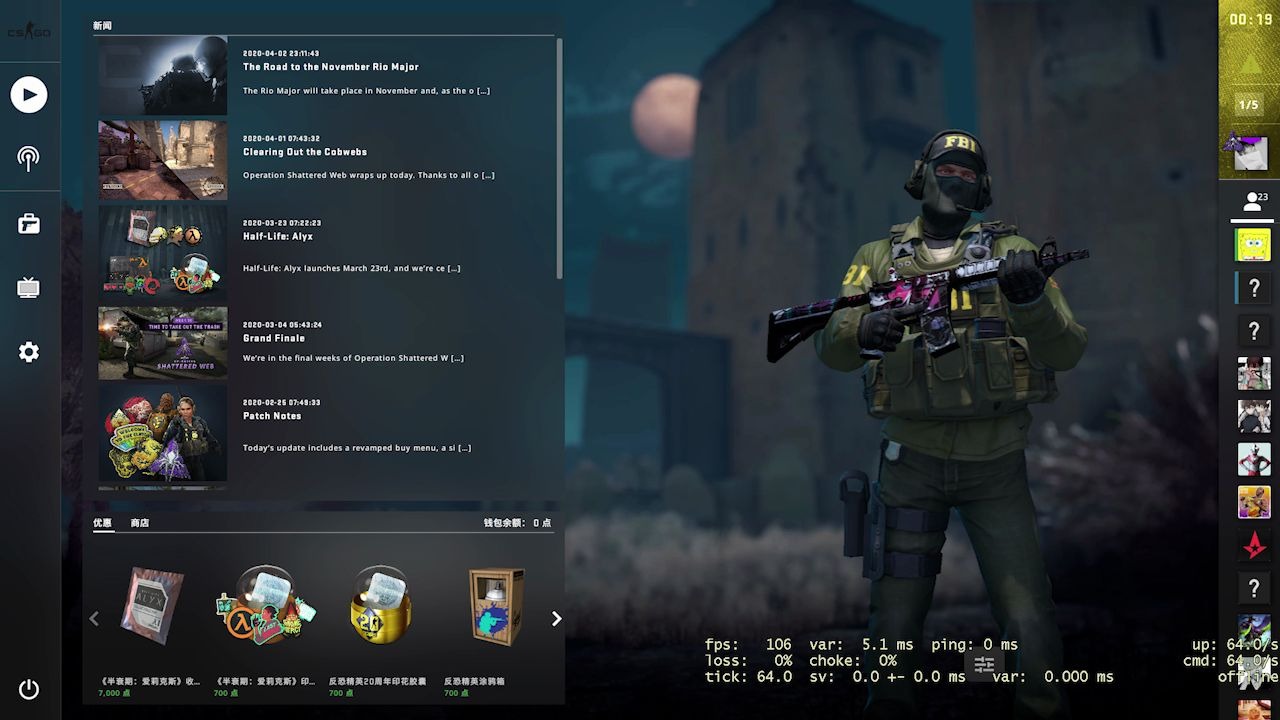This screenshot has width=1280, height=720.
Task: Advance the store carousel with the right arrow
Action: tap(556, 619)
